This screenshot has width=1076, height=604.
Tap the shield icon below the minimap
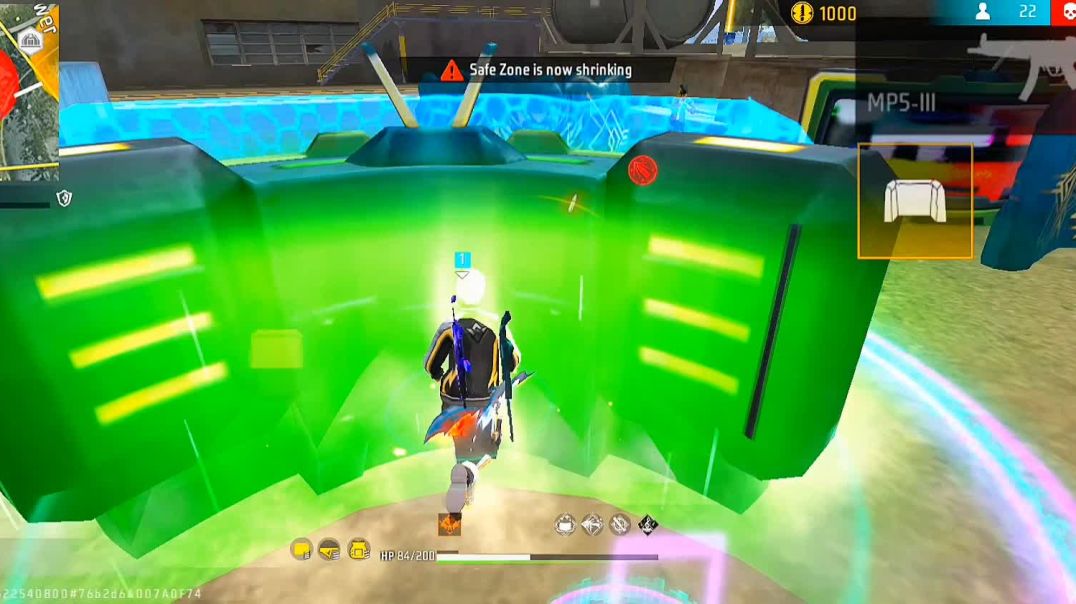64,199
